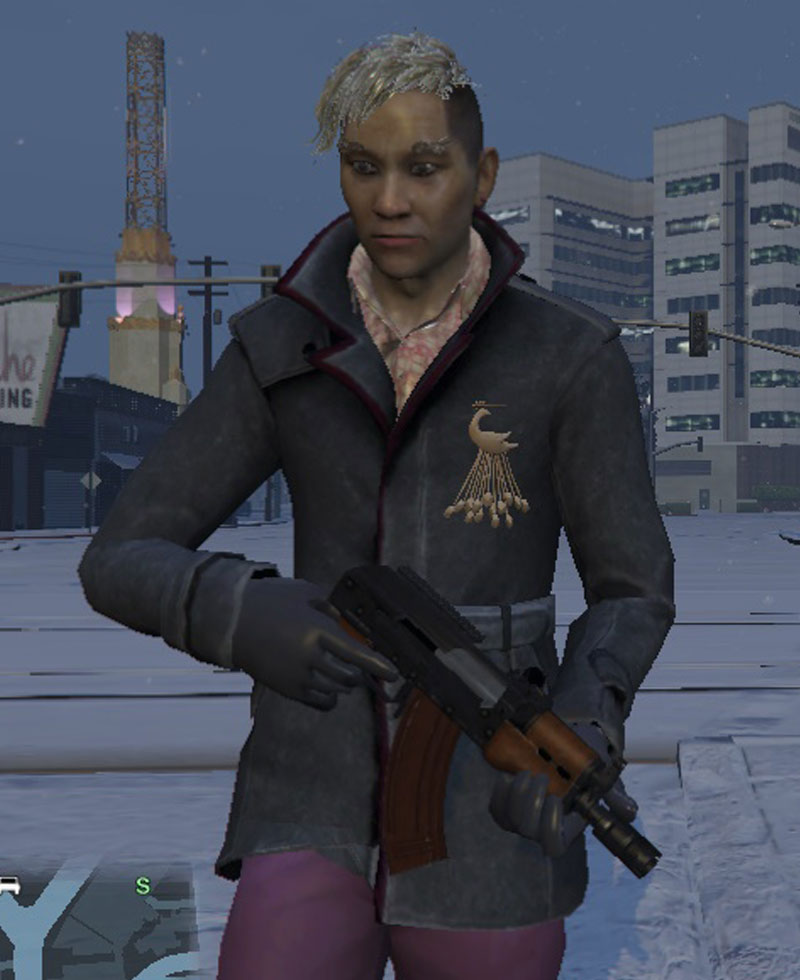Image resolution: width=800 pixels, height=980 pixels.
Task: Select the white car blip on the minimap
Action: tap(10, 884)
